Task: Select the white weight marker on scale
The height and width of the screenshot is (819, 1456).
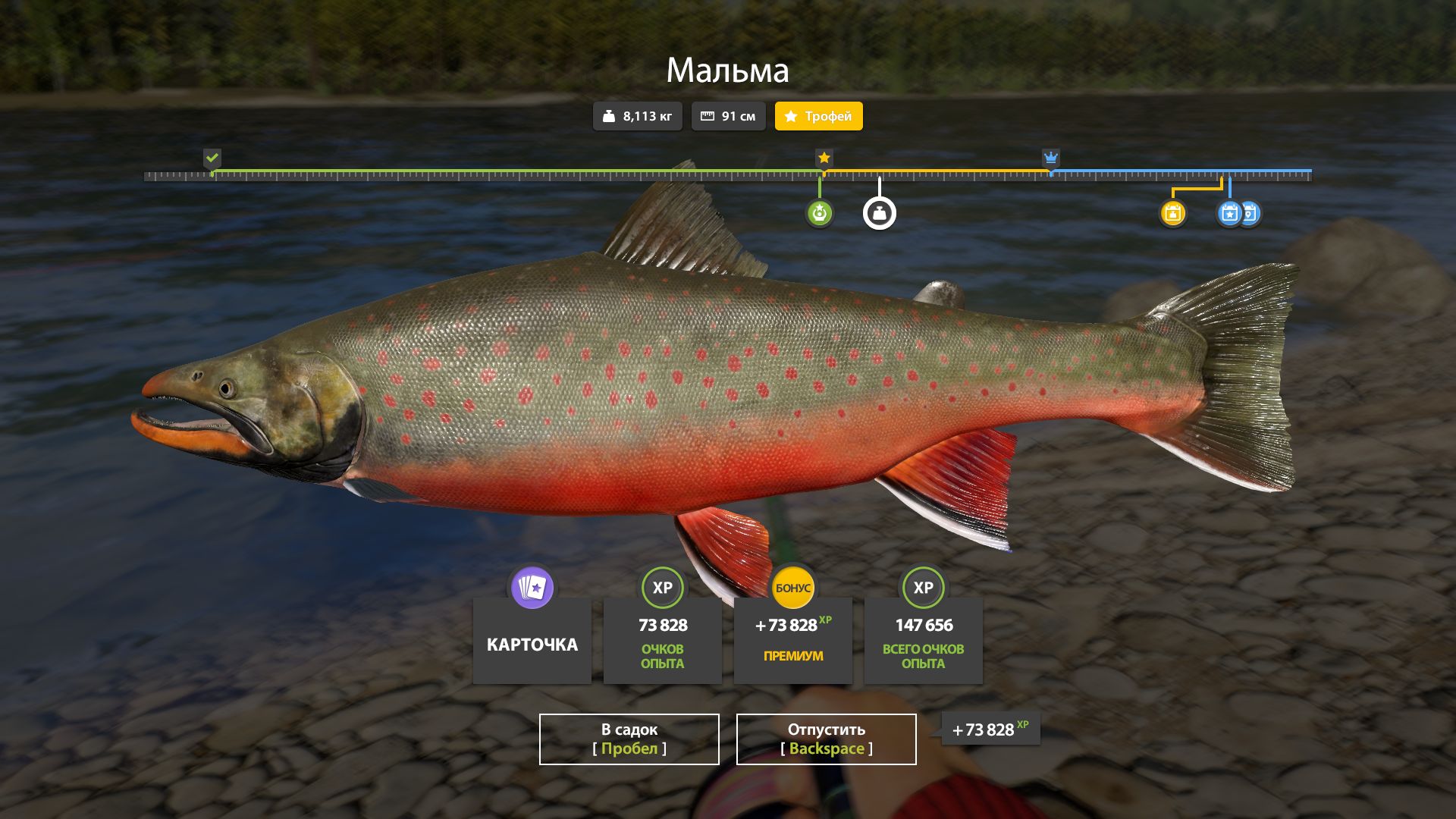Action: (879, 213)
